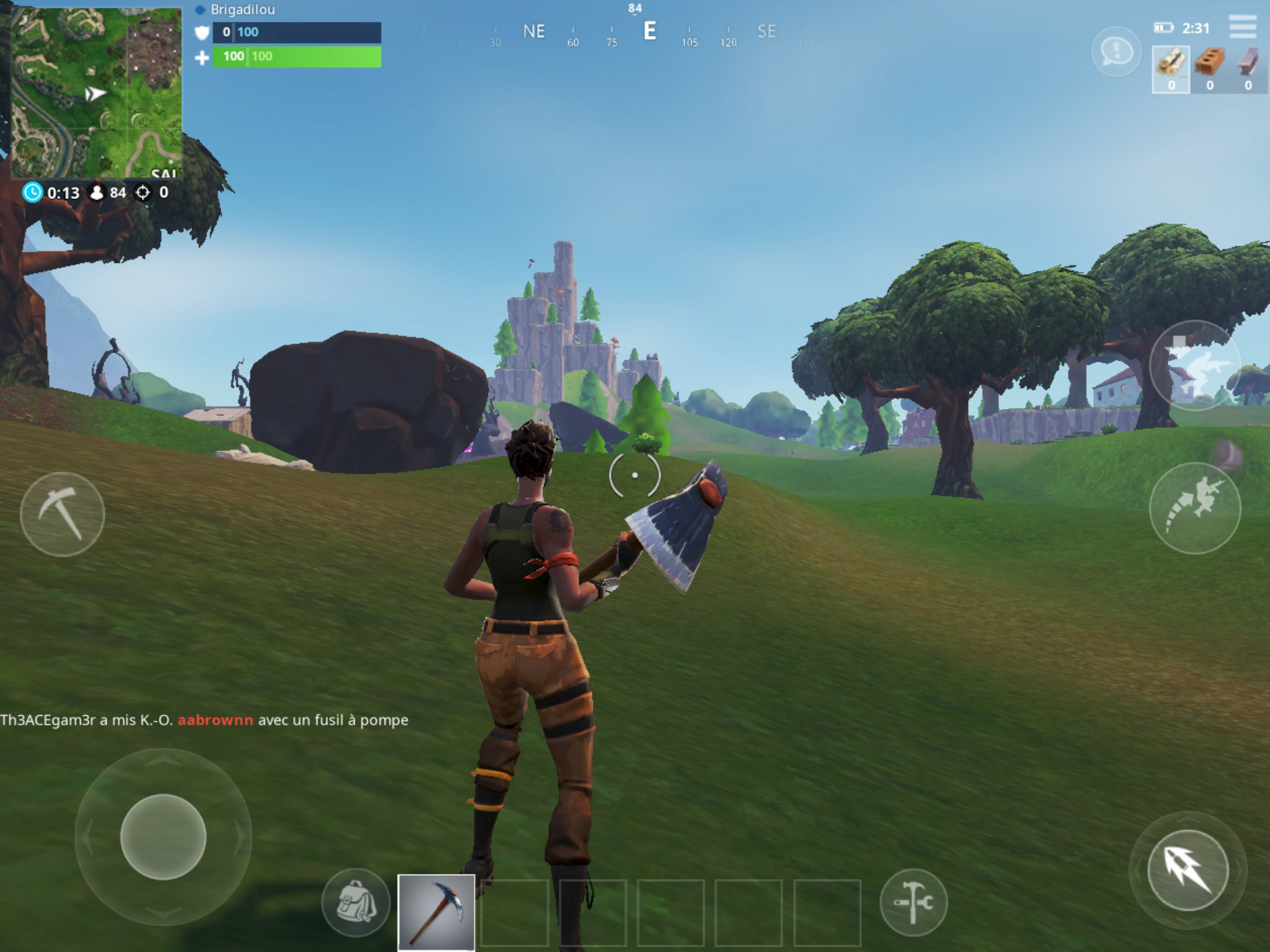Select the metal building material

point(1248,69)
